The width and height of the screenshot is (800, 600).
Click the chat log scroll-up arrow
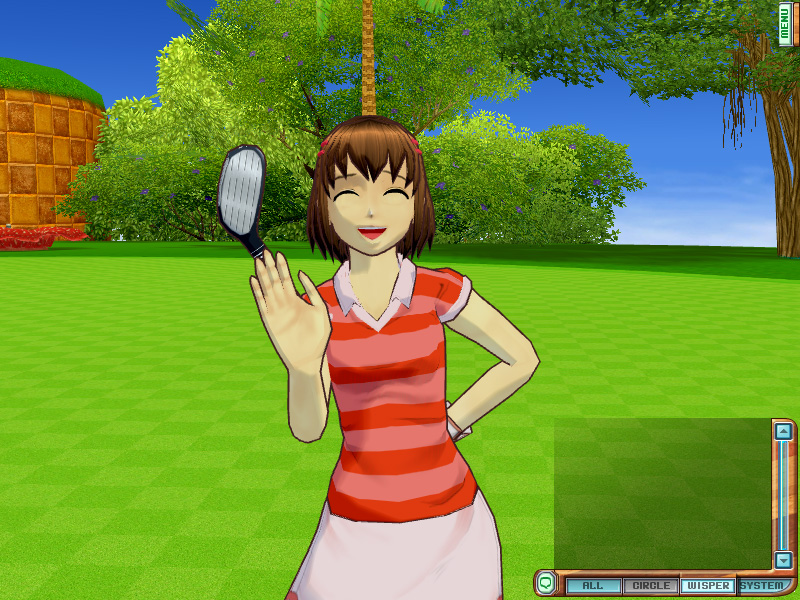(784, 431)
